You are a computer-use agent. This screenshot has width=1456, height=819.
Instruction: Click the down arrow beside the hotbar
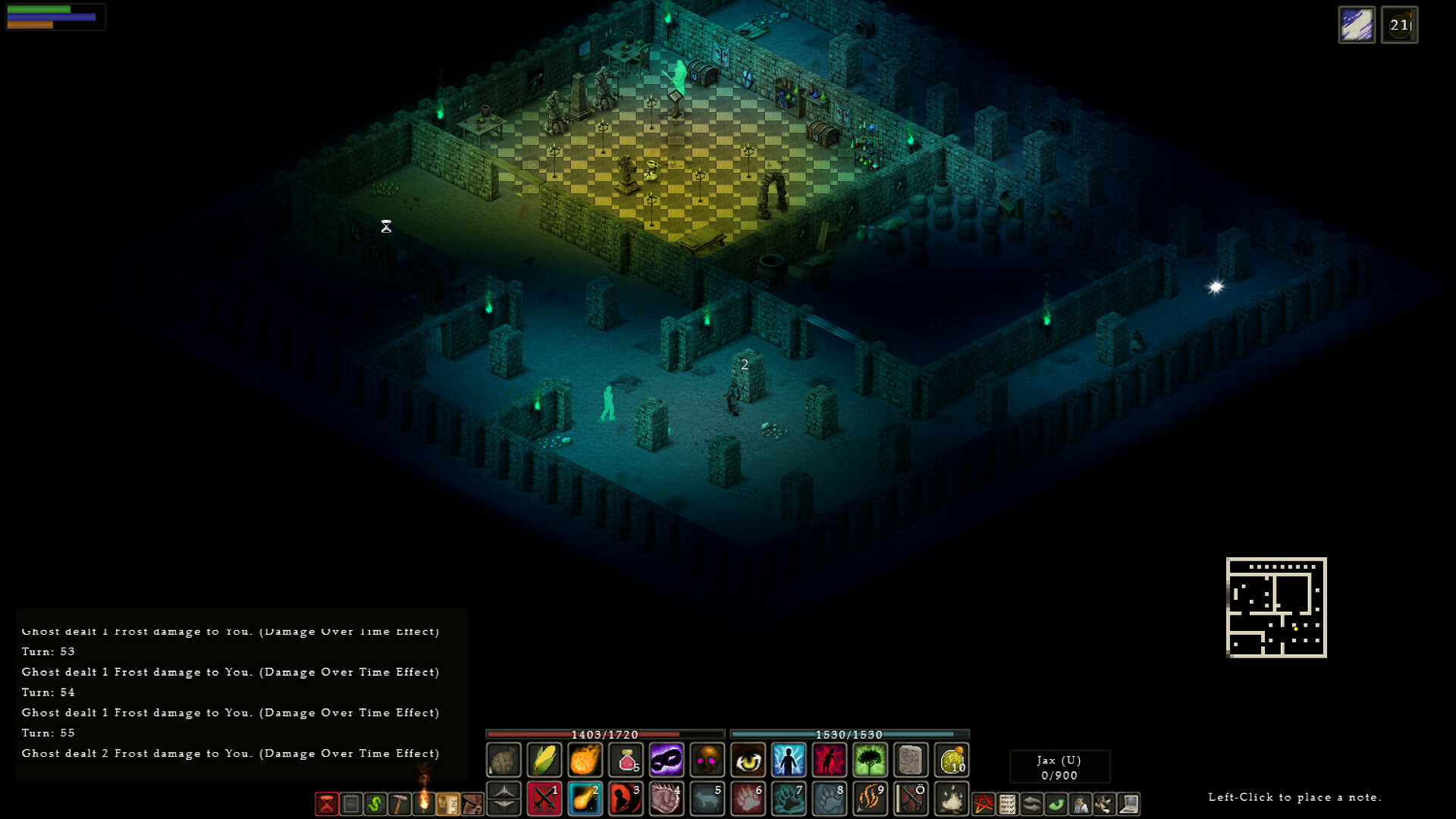tap(505, 806)
